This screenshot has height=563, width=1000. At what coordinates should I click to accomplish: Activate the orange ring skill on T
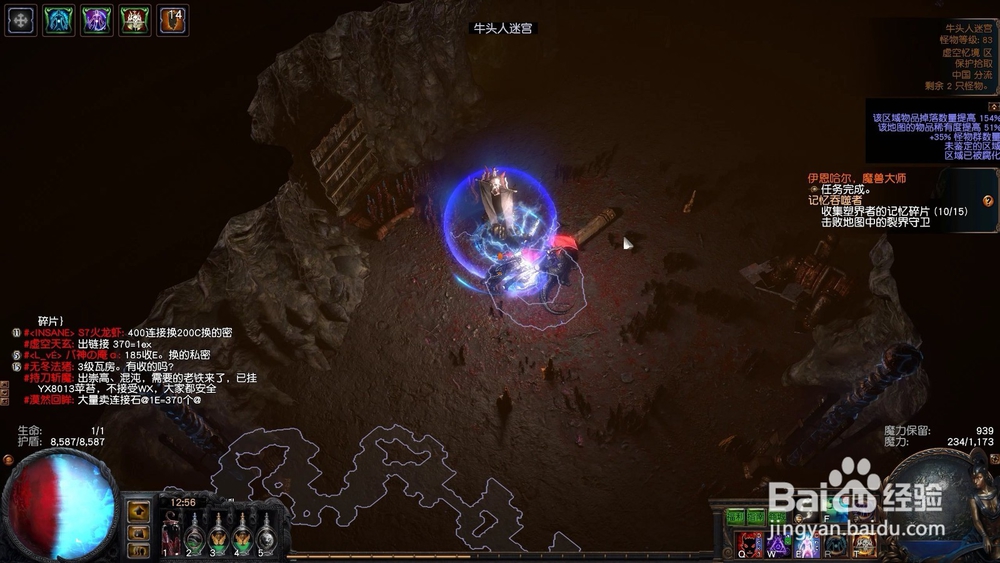[863, 545]
